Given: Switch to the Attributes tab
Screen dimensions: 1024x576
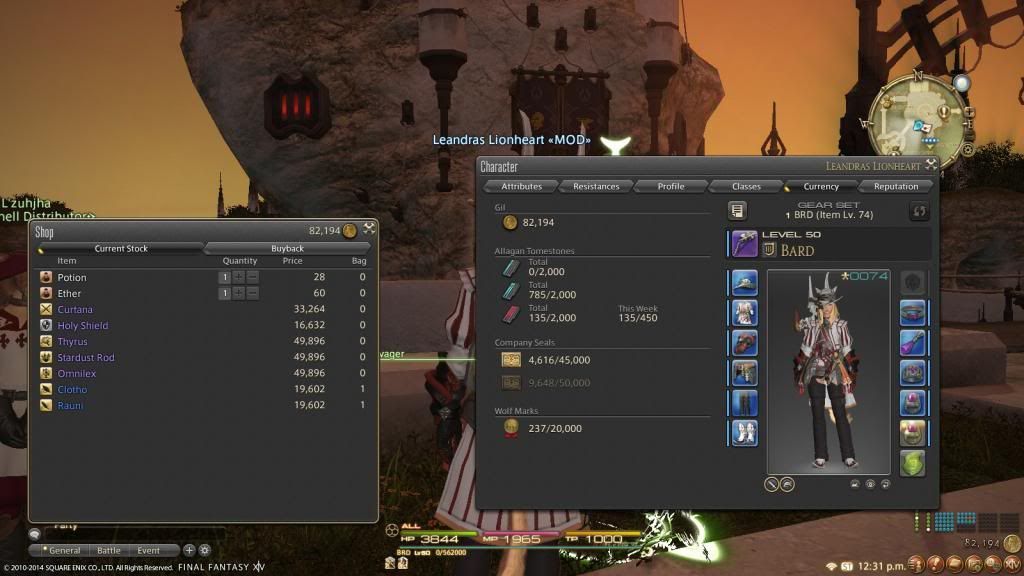Looking at the screenshot, I should pyautogui.click(x=521, y=186).
